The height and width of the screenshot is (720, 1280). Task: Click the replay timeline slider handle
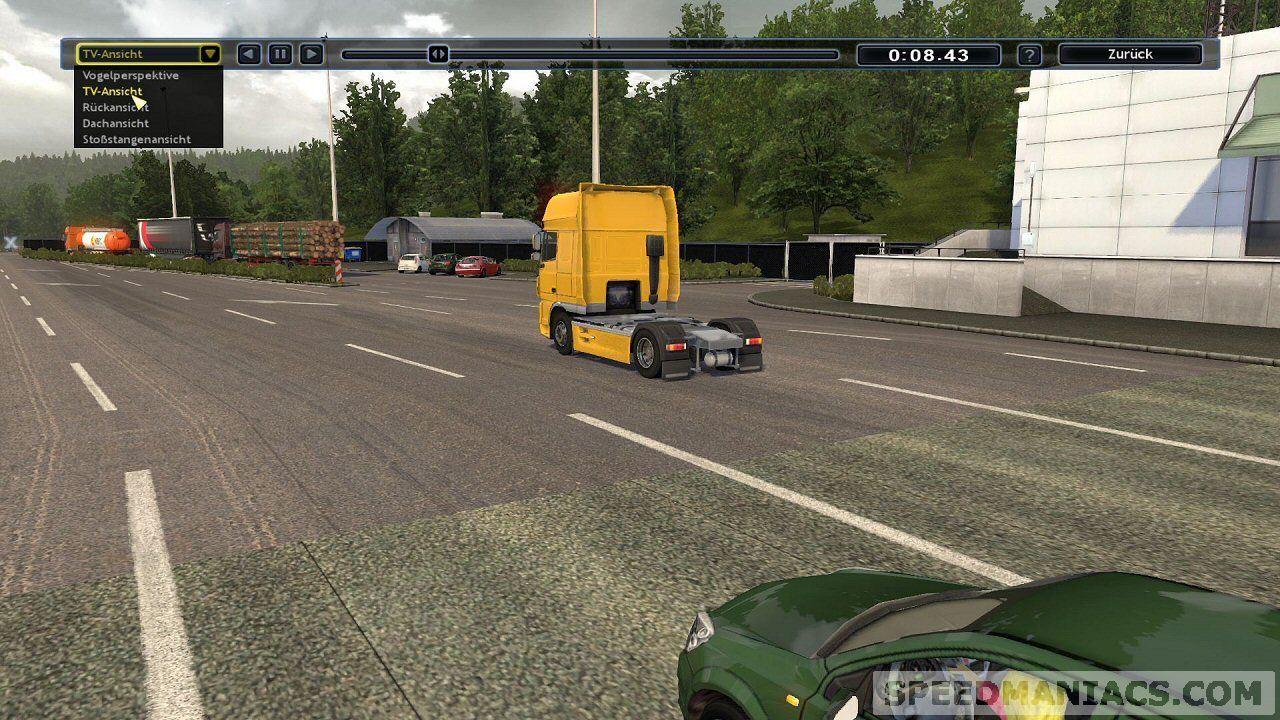click(x=438, y=54)
